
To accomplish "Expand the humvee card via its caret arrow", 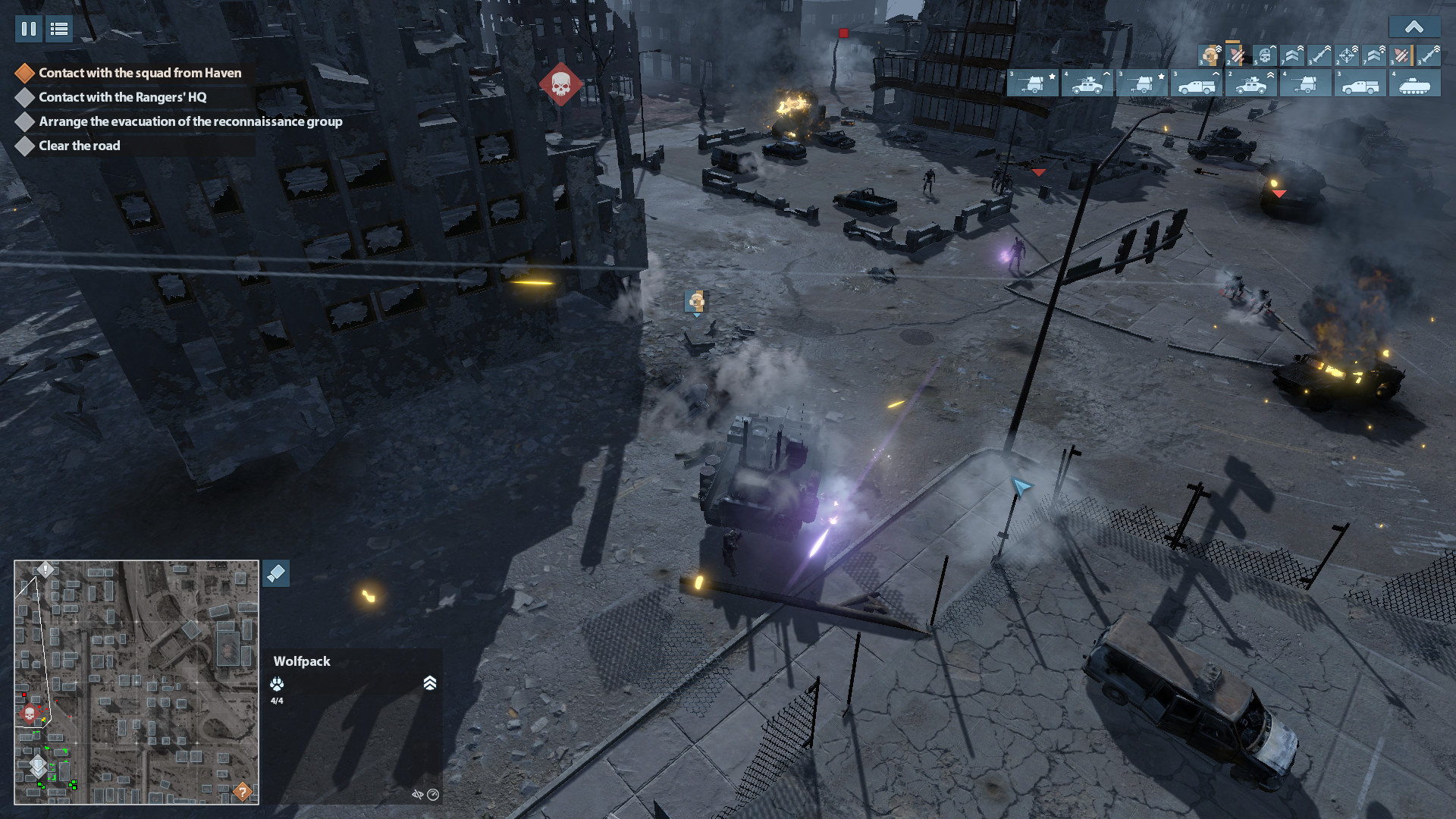I will click(x=1106, y=74).
